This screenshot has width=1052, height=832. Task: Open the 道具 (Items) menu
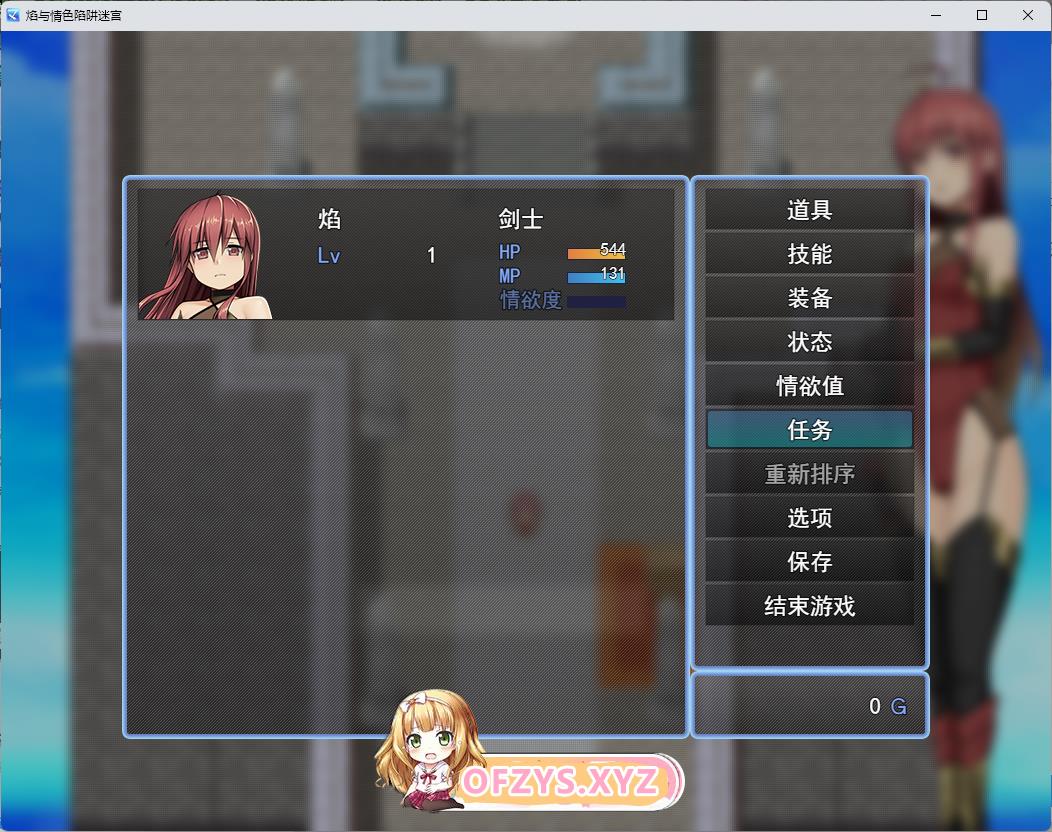809,210
